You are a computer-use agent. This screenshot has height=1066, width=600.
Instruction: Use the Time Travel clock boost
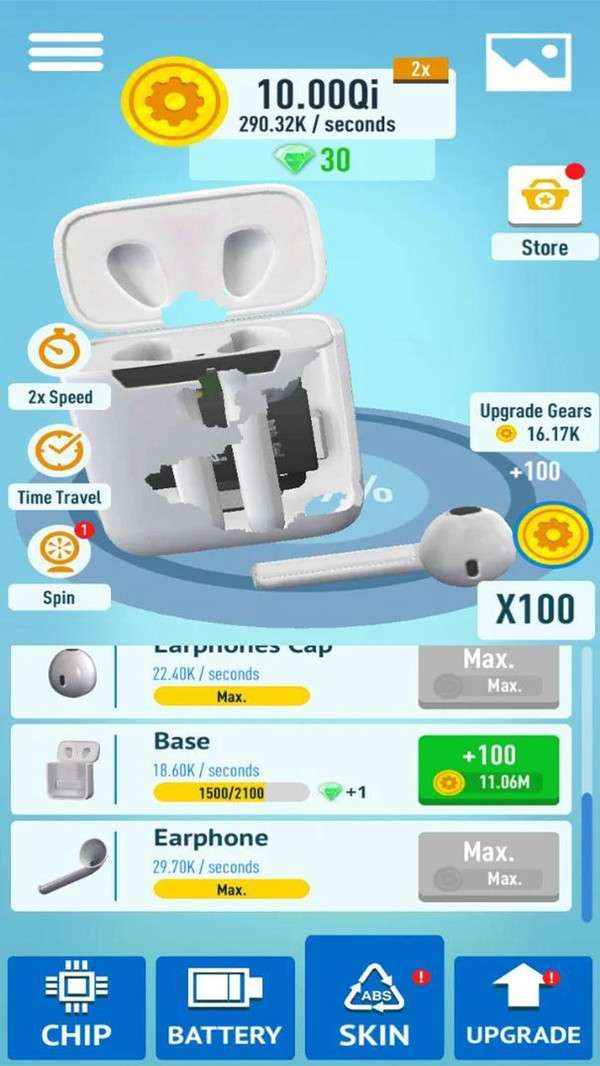[59, 453]
